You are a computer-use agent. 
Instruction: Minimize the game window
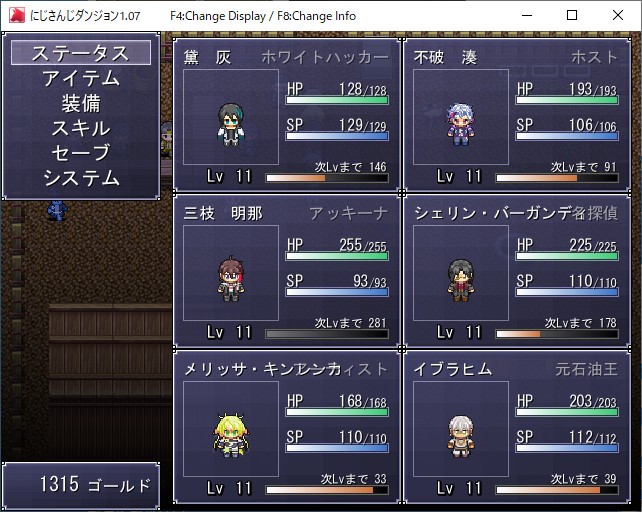(x=526, y=16)
